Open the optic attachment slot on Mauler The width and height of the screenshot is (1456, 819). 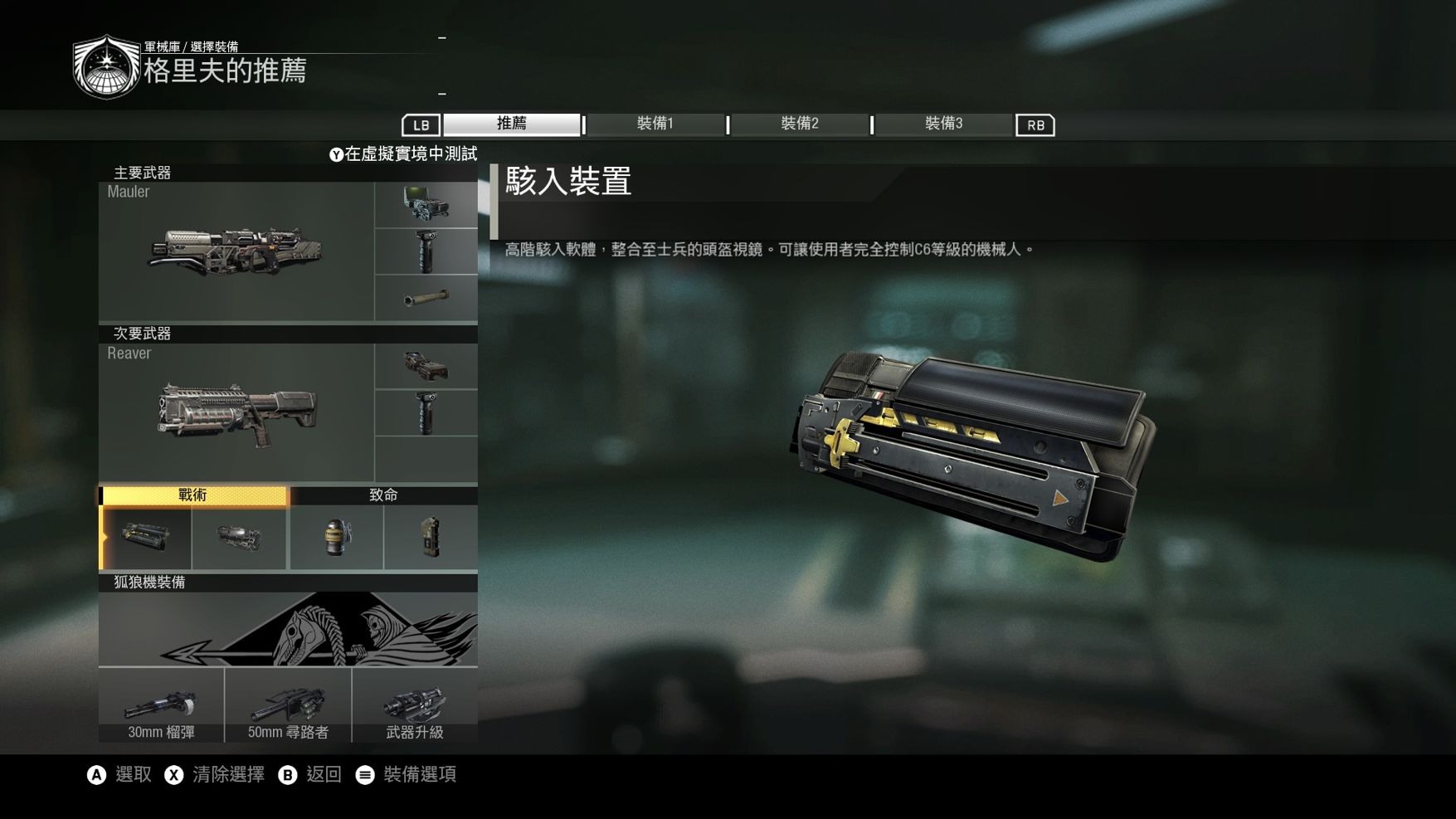(x=426, y=203)
